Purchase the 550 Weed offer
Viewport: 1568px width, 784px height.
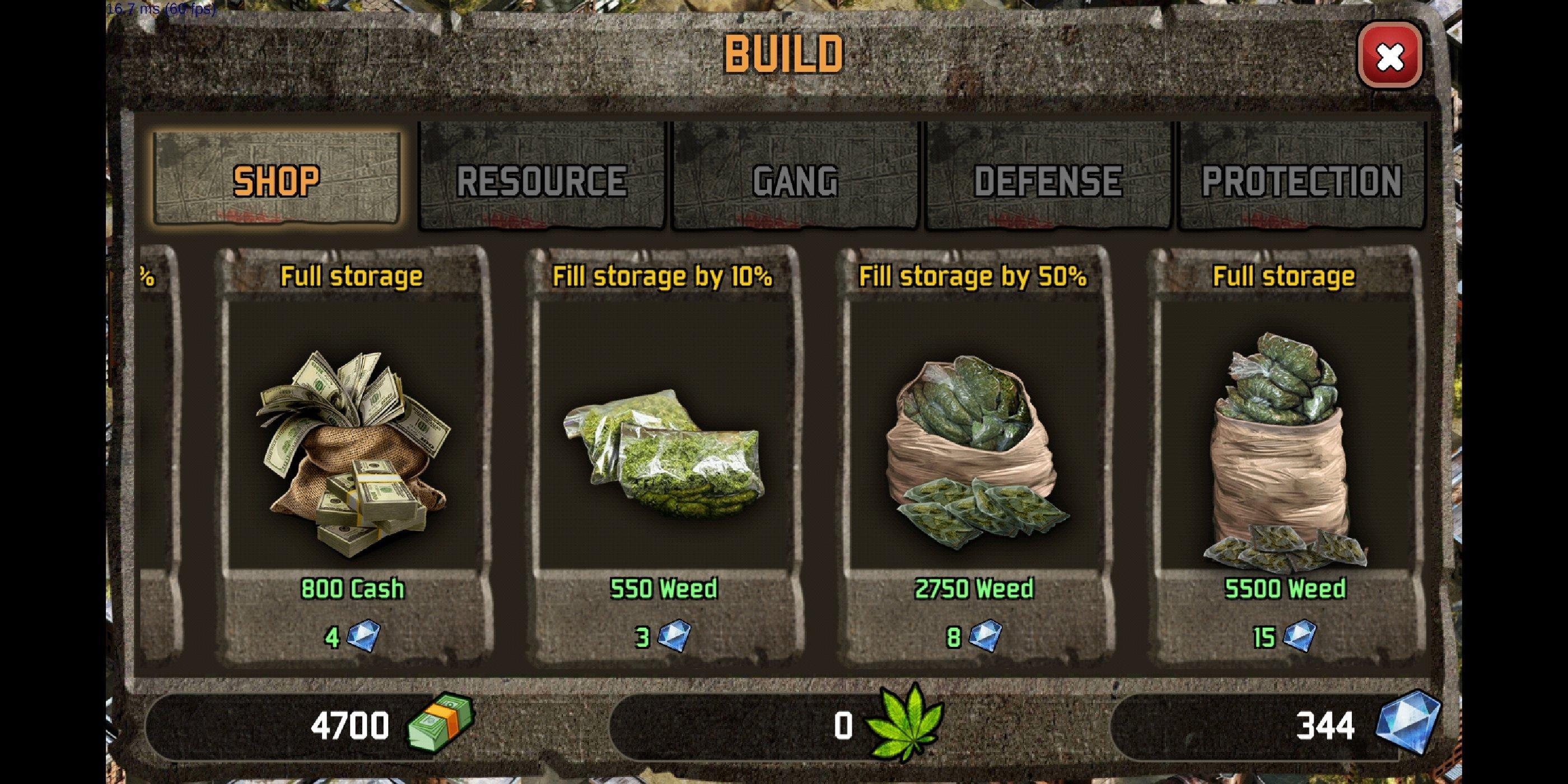[664, 456]
